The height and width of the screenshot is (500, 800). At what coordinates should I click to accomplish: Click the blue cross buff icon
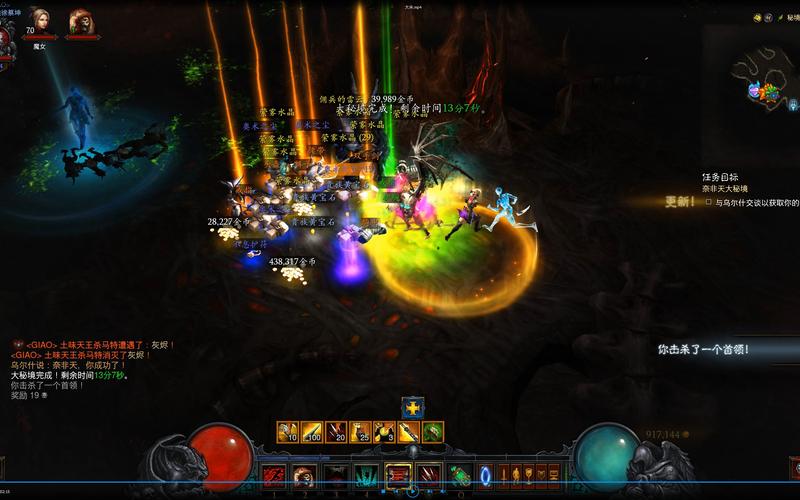[413, 407]
